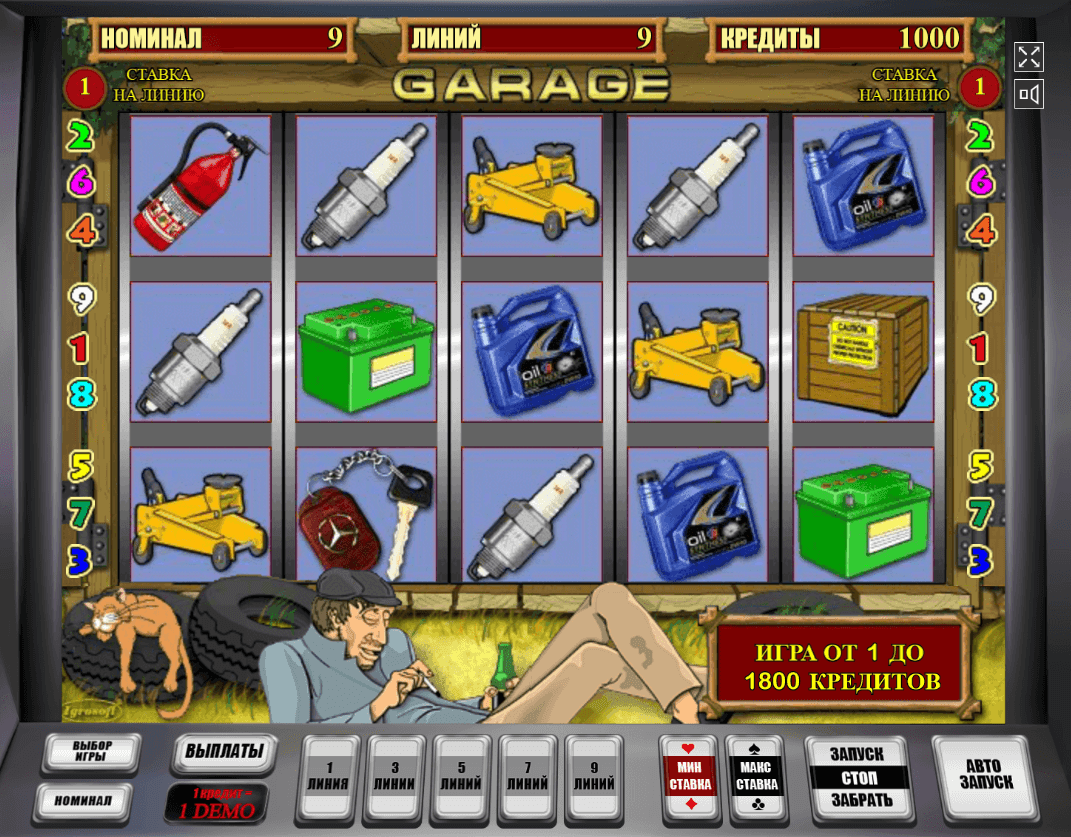This screenshot has height=837, width=1071.
Task: Activate the 5 ЛИНИЙ button
Action: [x=461, y=777]
